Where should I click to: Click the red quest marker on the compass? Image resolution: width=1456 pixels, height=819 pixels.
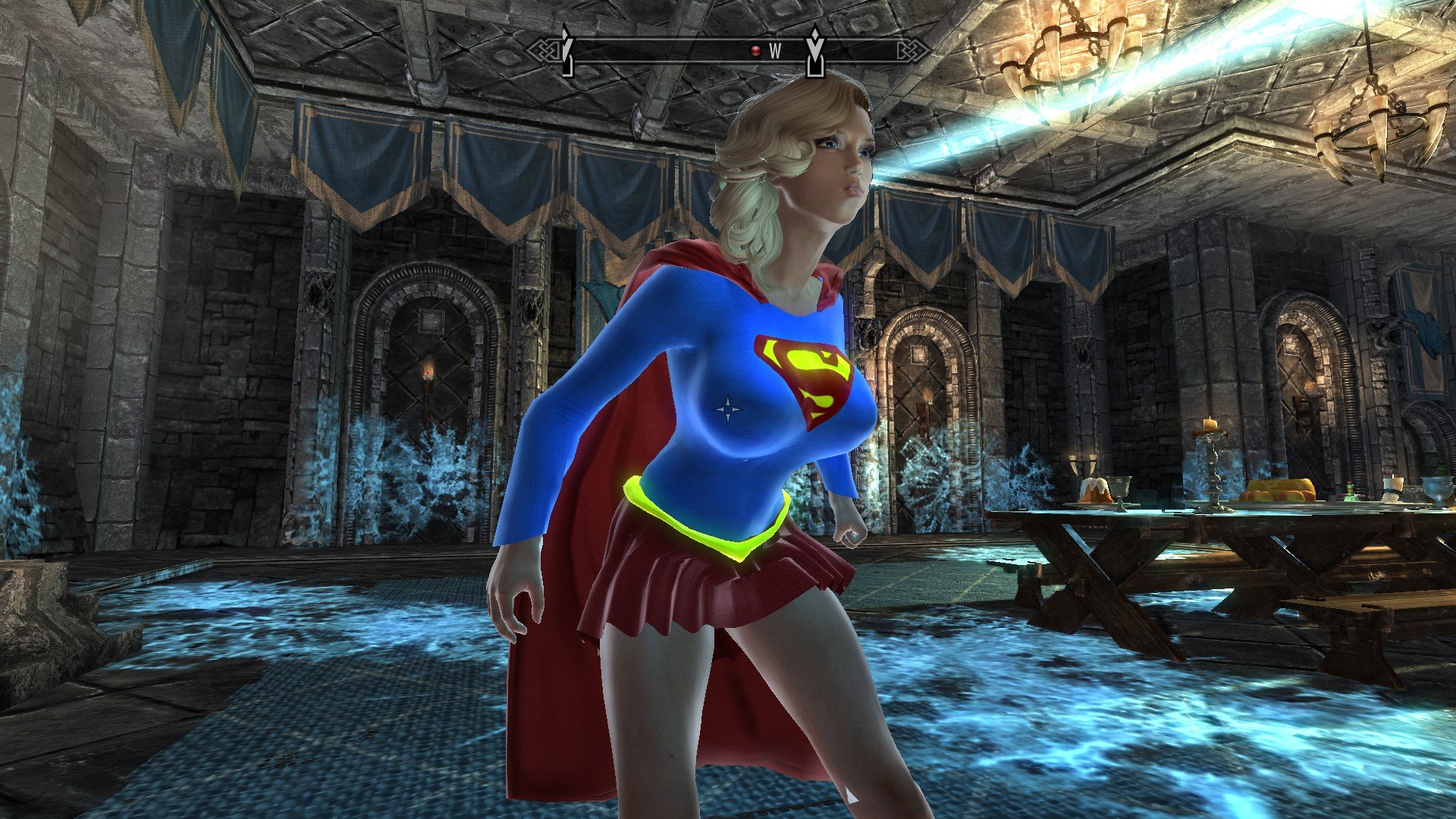coord(755,51)
